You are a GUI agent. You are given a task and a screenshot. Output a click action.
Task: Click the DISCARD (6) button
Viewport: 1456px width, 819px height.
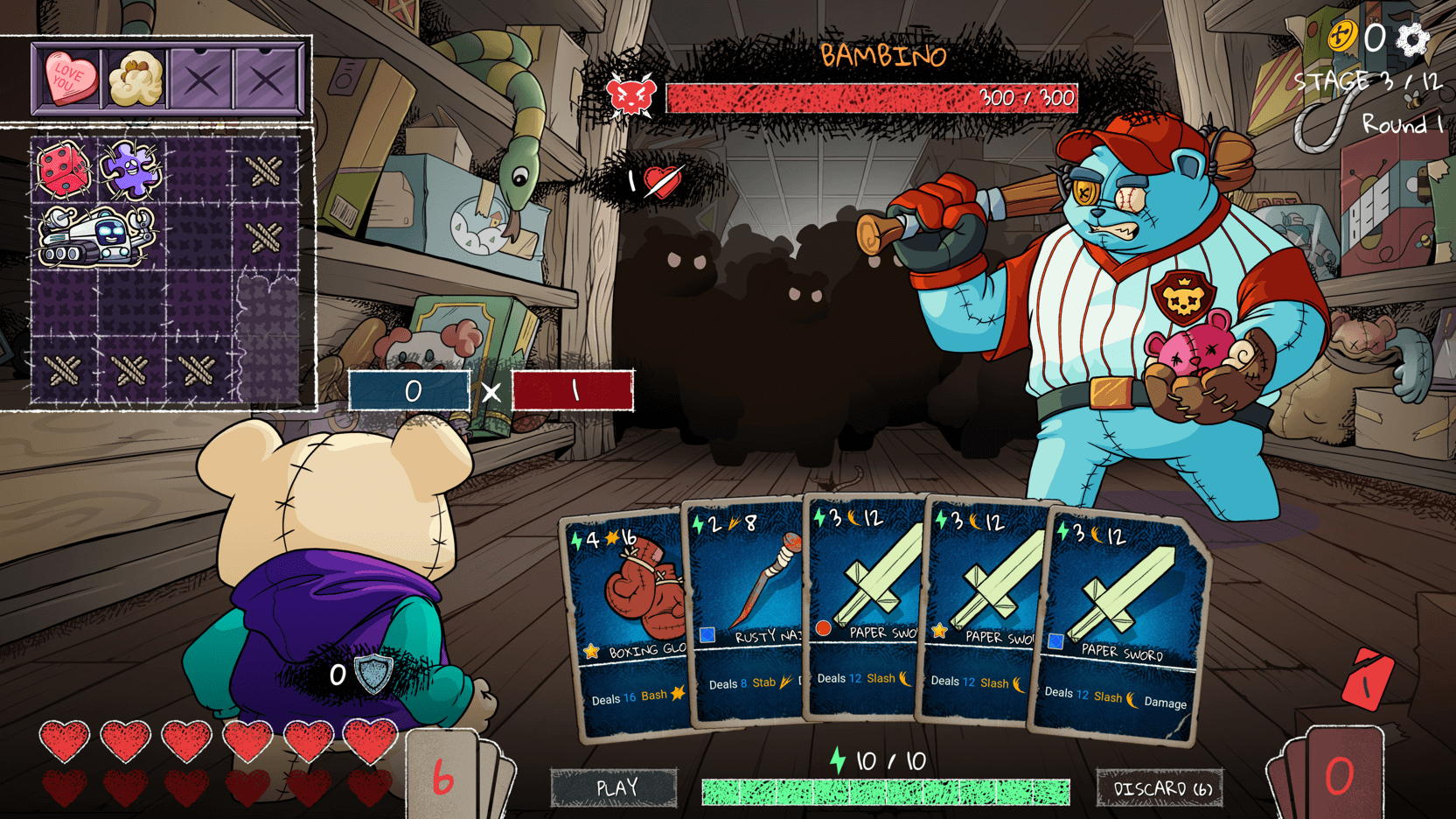(x=1159, y=788)
